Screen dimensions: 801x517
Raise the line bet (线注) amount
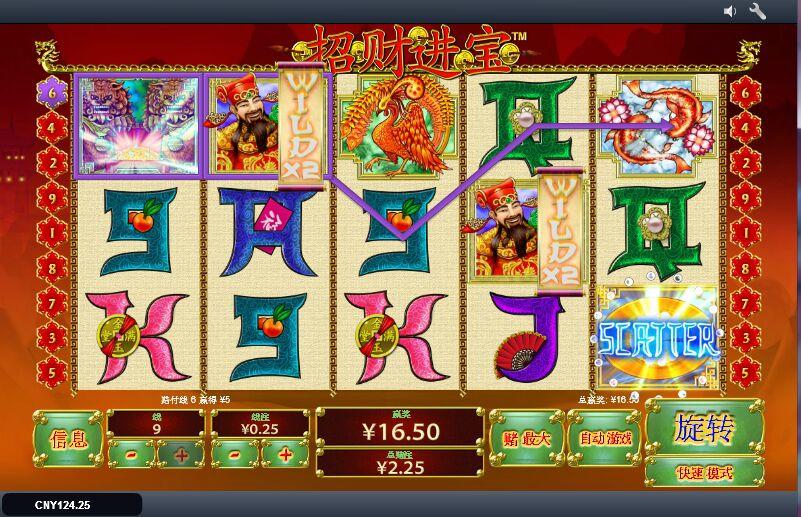[x=285, y=455]
